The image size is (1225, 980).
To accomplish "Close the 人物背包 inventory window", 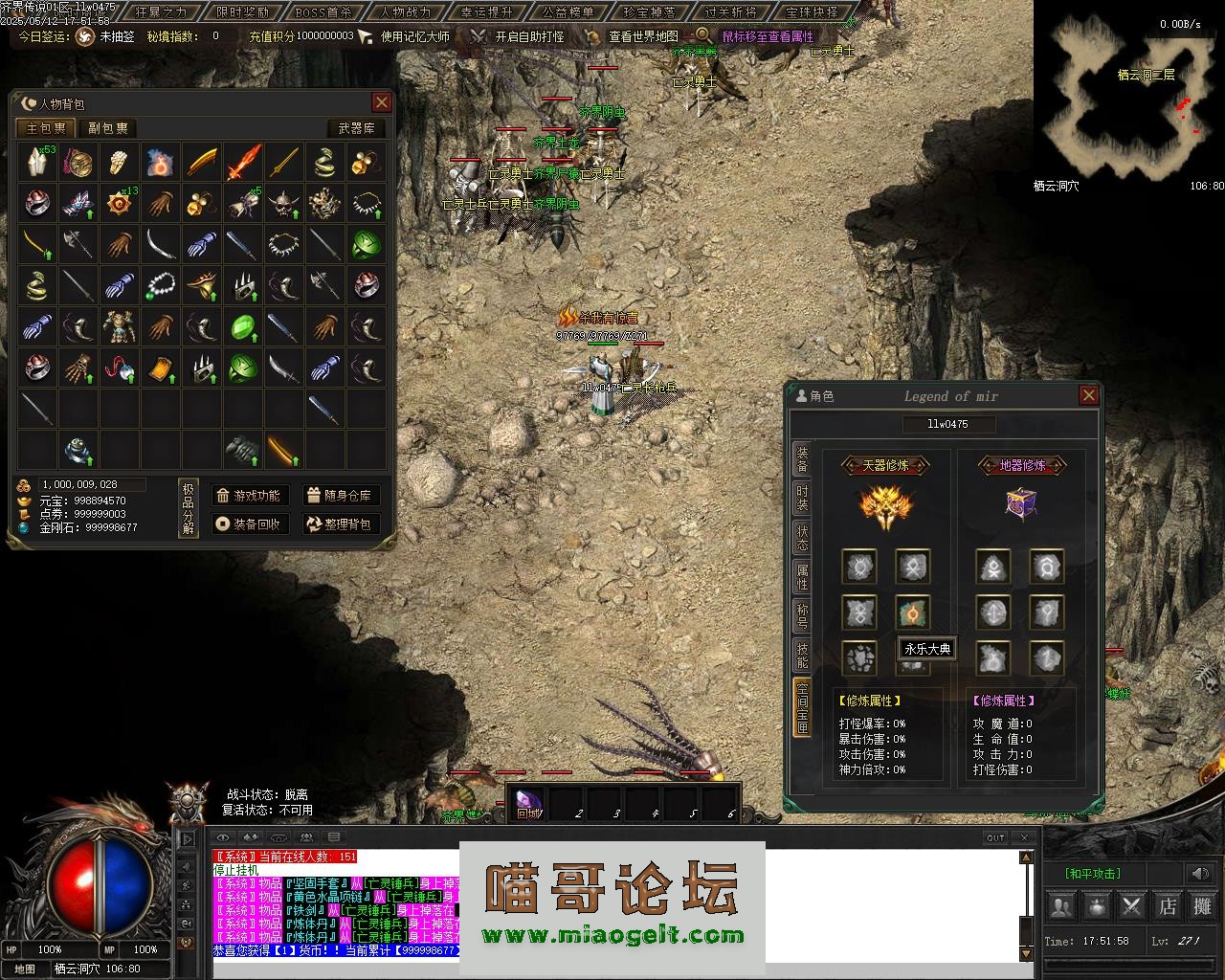I will [x=382, y=102].
